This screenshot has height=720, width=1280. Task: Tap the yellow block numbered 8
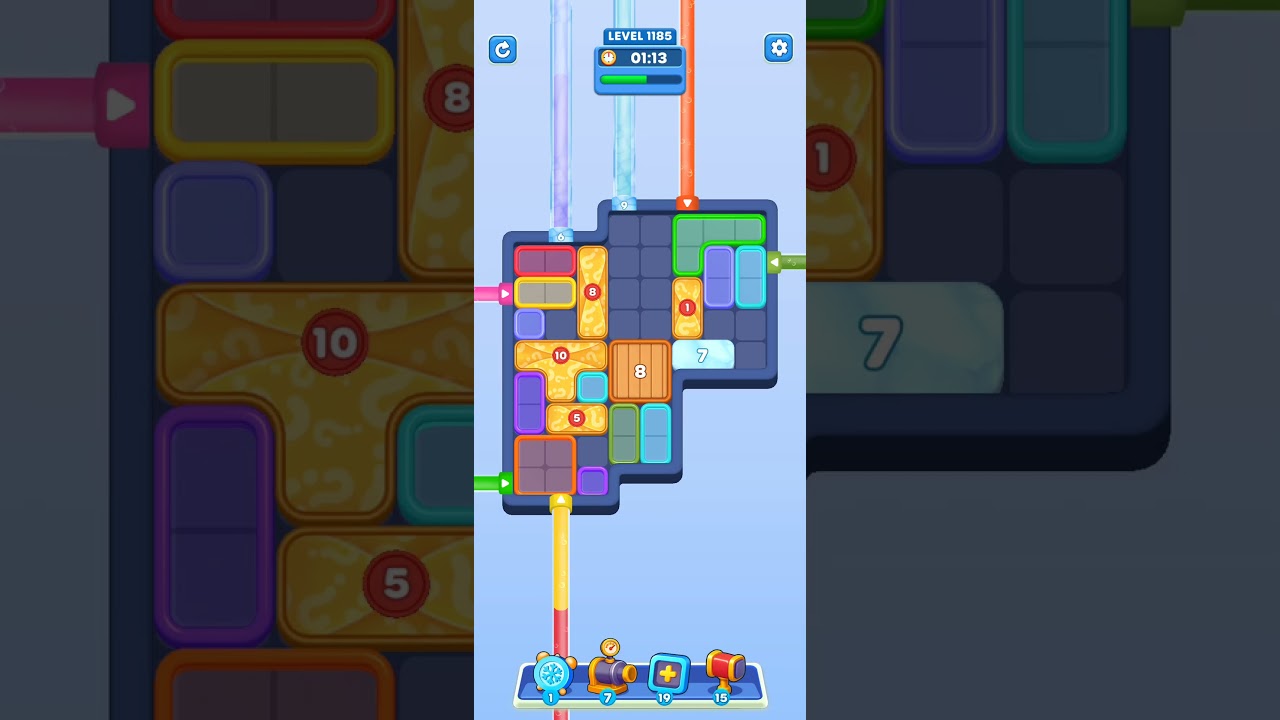(x=592, y=292)
